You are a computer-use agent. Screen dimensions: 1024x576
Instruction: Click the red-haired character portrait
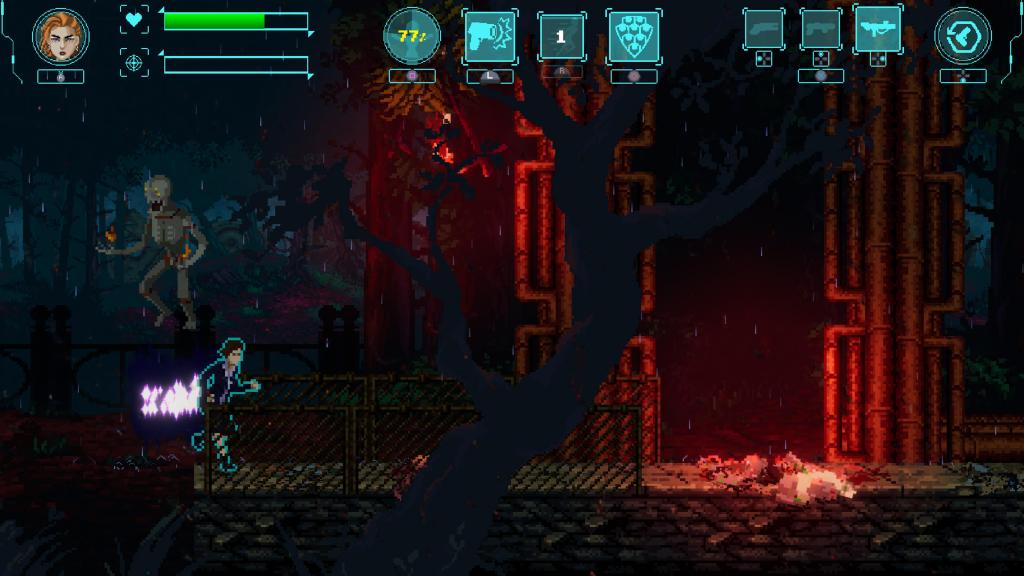(x=61, y=37)
